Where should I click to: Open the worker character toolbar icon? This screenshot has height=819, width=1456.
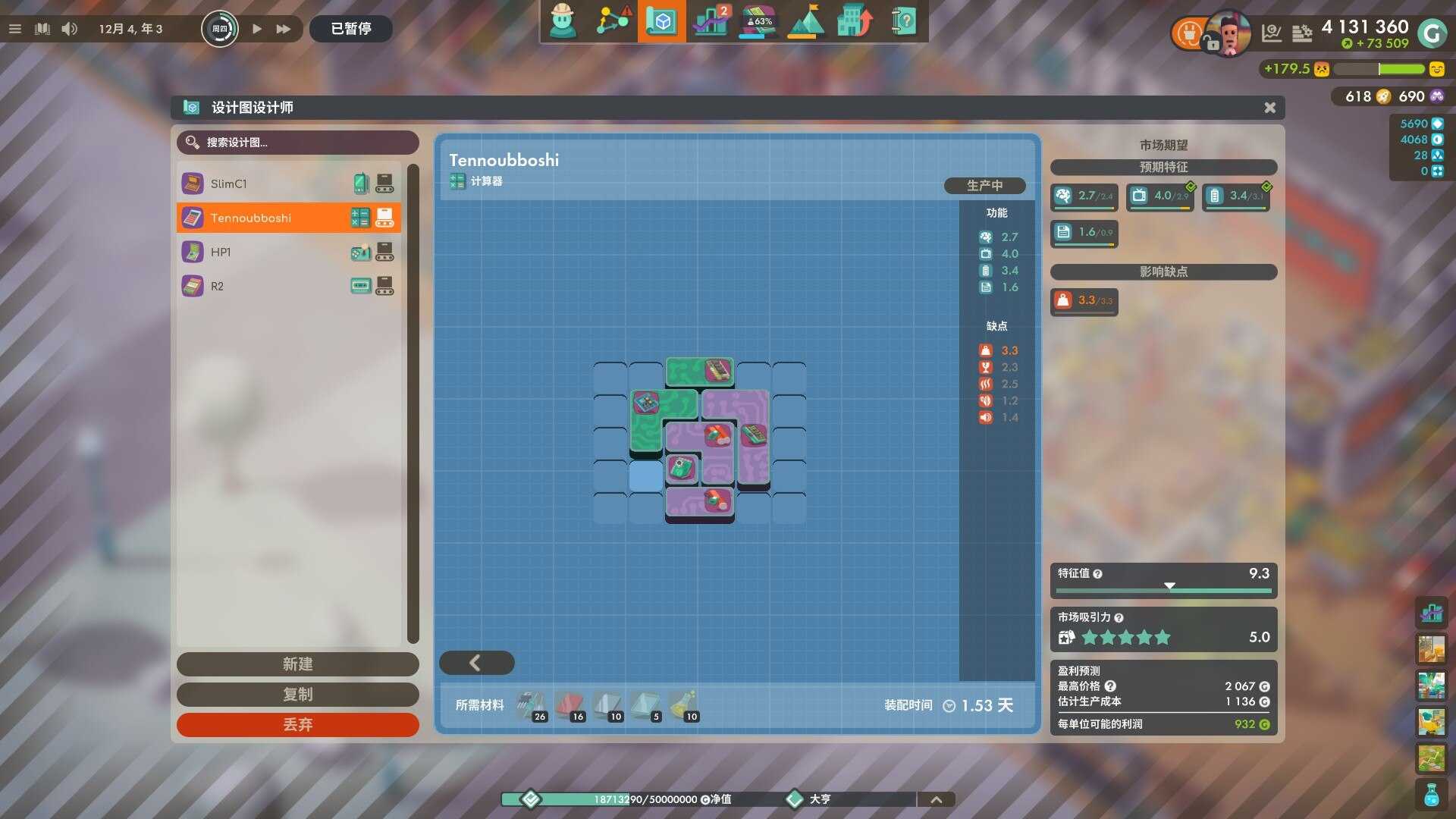(563, 21)
